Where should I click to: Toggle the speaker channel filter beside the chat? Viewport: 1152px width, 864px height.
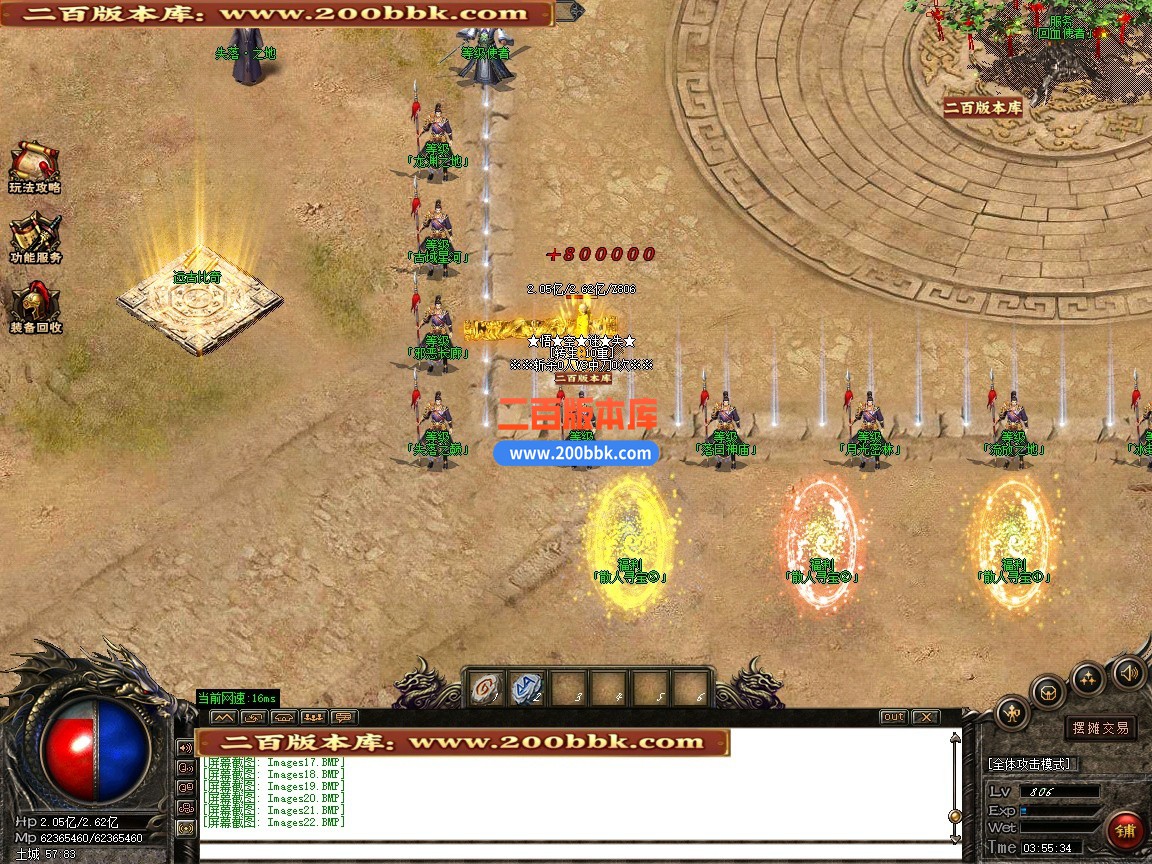pyautogui.click(x=185, y=747)
